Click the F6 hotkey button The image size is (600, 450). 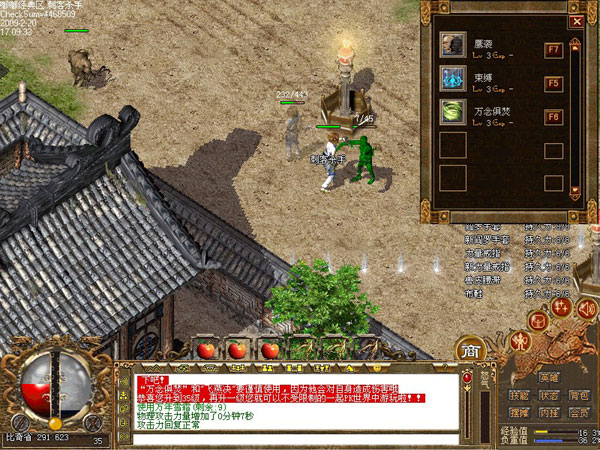pos(553,117)
